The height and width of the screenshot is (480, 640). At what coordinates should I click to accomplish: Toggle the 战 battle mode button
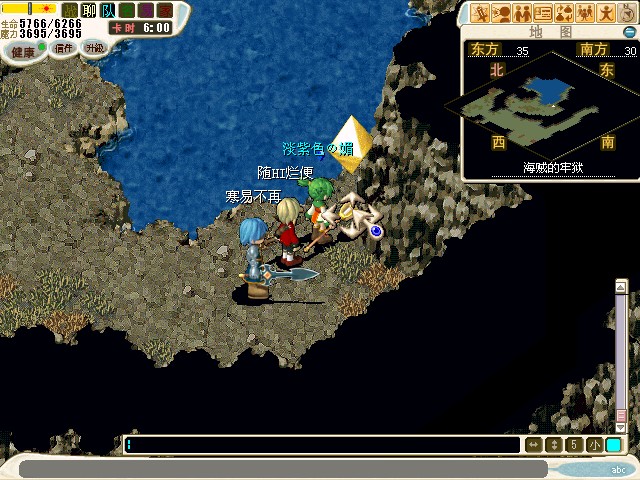(69, 10)
